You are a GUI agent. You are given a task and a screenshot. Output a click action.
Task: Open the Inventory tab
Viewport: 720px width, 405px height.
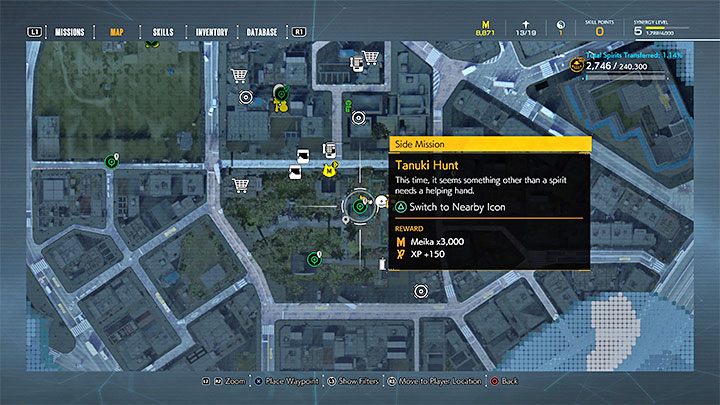(x=210, y=32)
